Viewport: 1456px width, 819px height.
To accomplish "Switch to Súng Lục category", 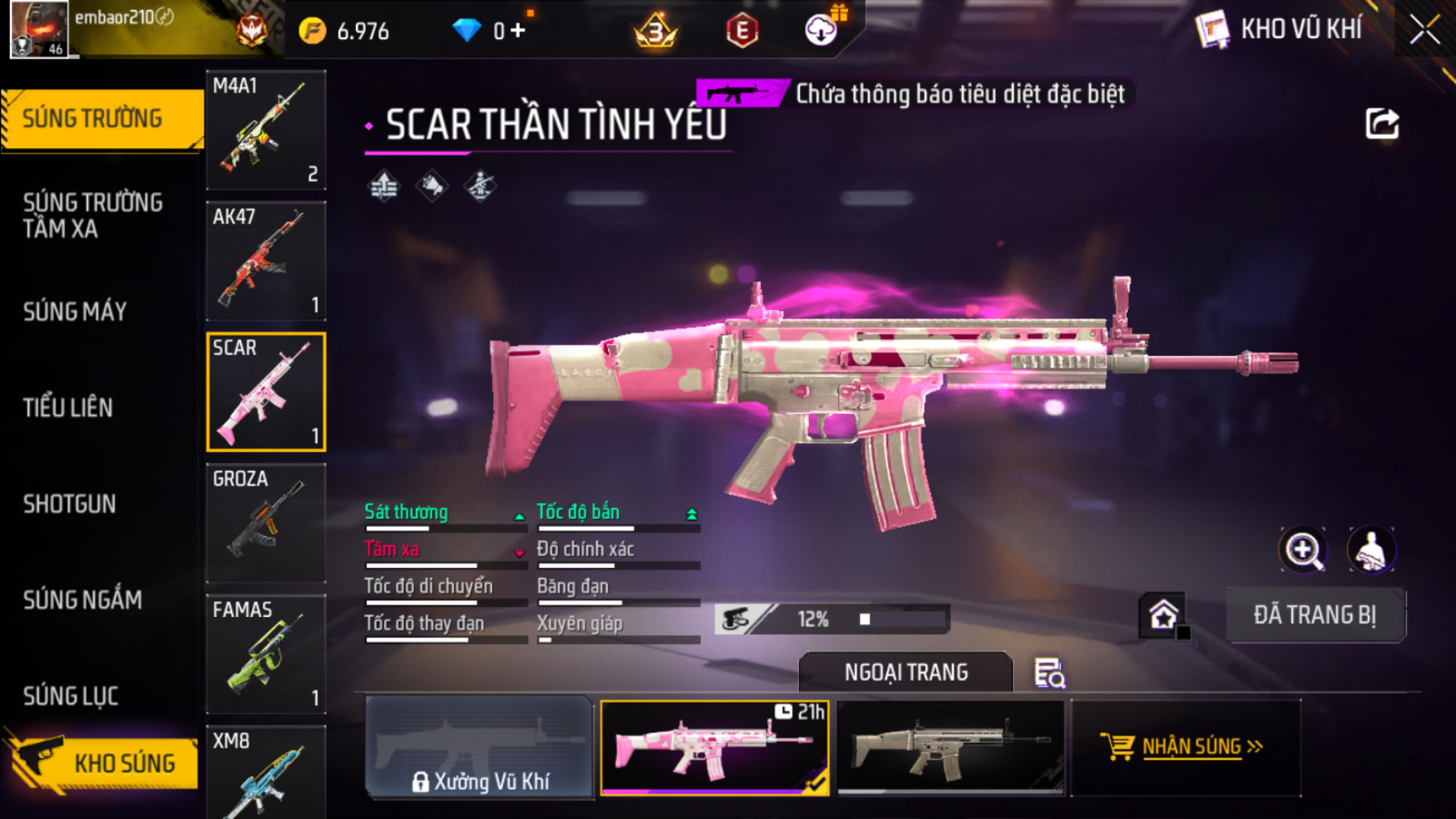I will 71,696.
